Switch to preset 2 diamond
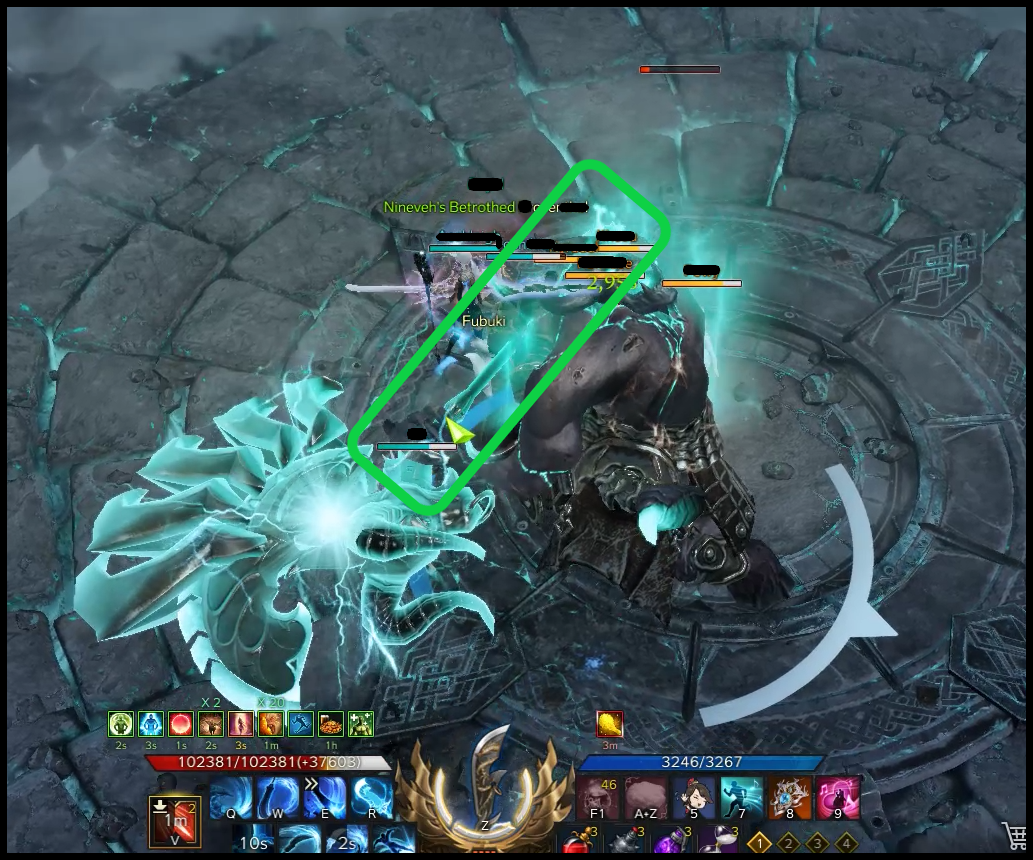This screenshot has height=860, width=1033. coord(789,843)
